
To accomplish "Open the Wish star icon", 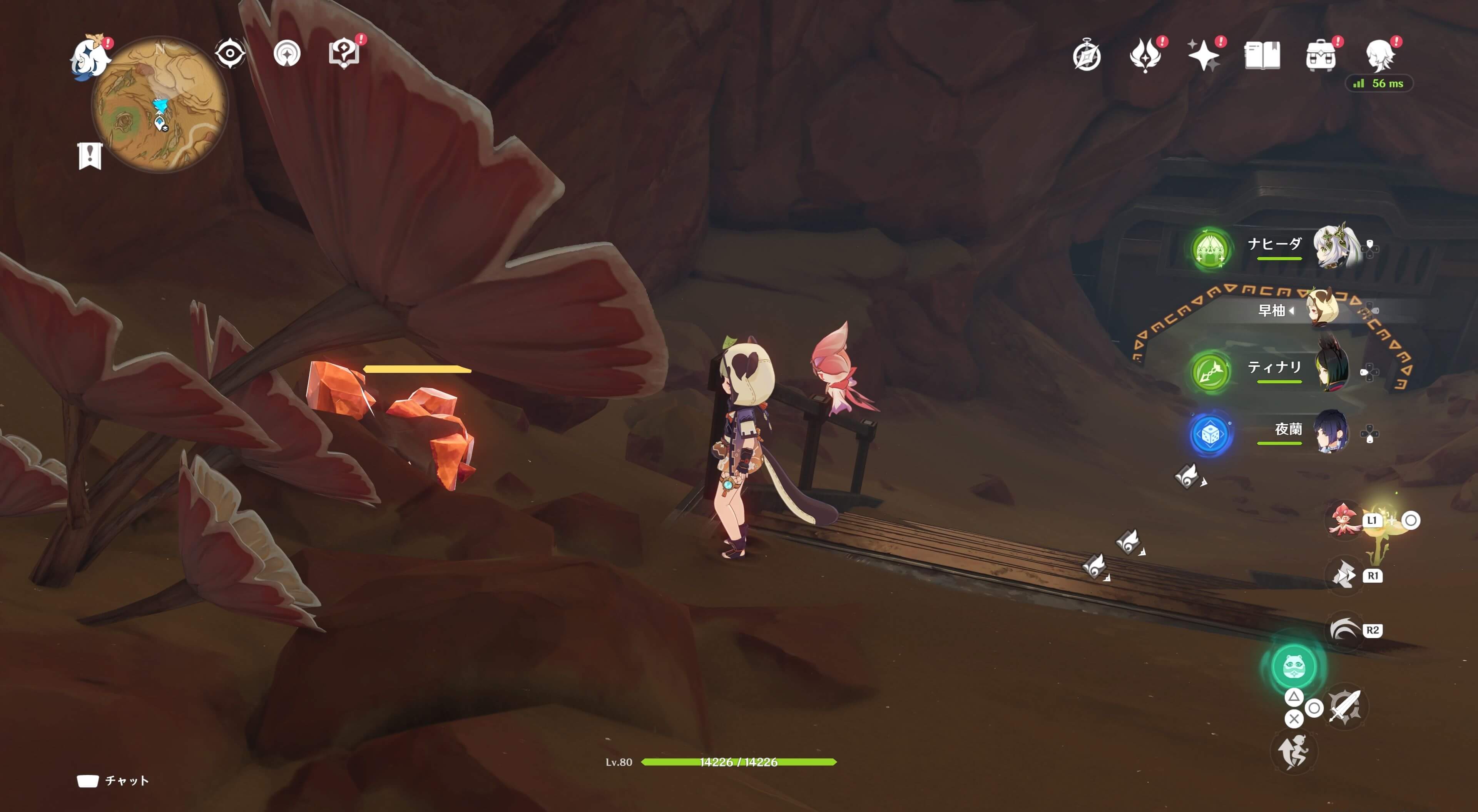I will [1204, 56].
